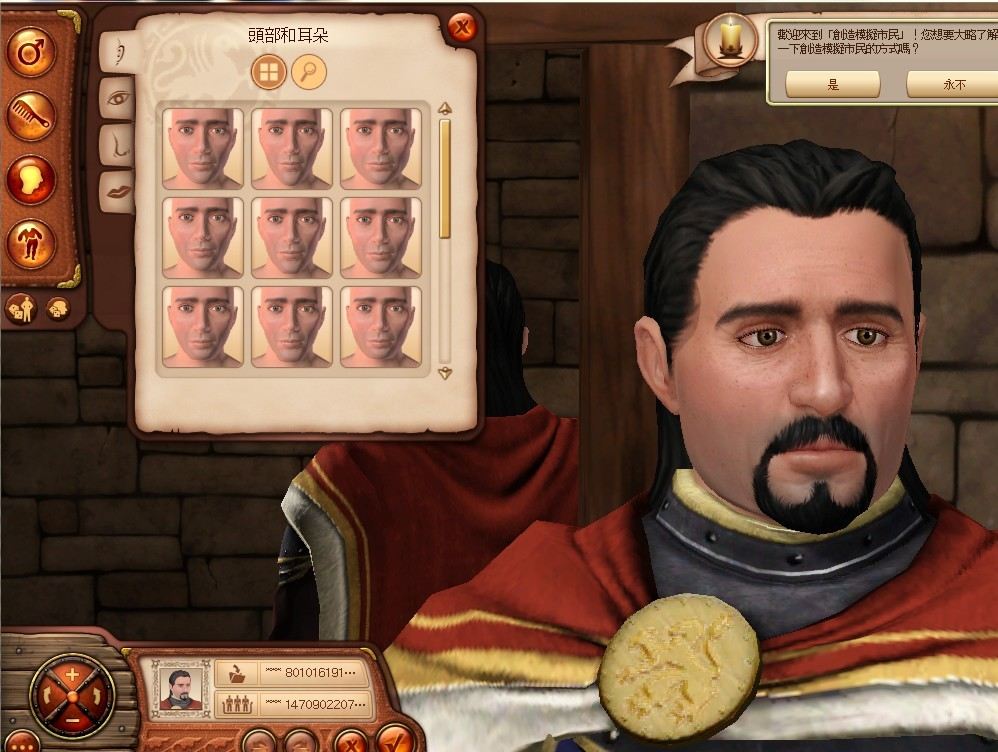Viewport: 998px width, 752px height.
Task: Open the magnifier detail view
Action: (309, 71)
